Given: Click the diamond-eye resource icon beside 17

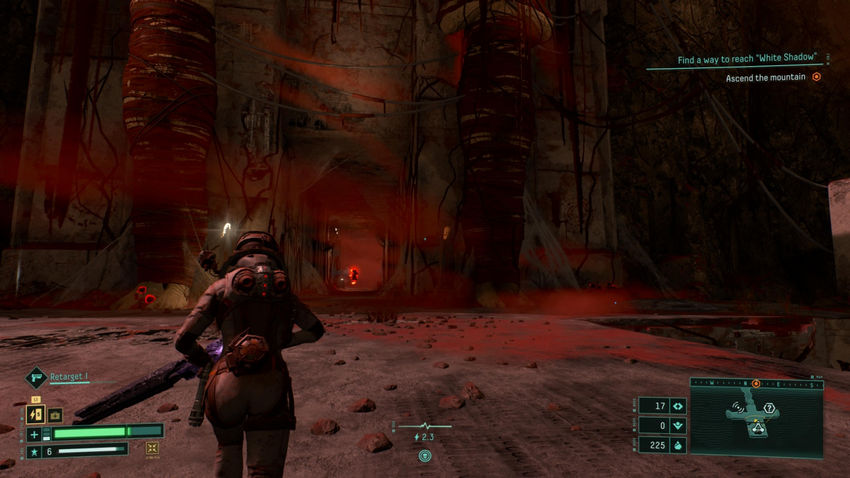Looking at the screenshot, I should coord(677,406).
